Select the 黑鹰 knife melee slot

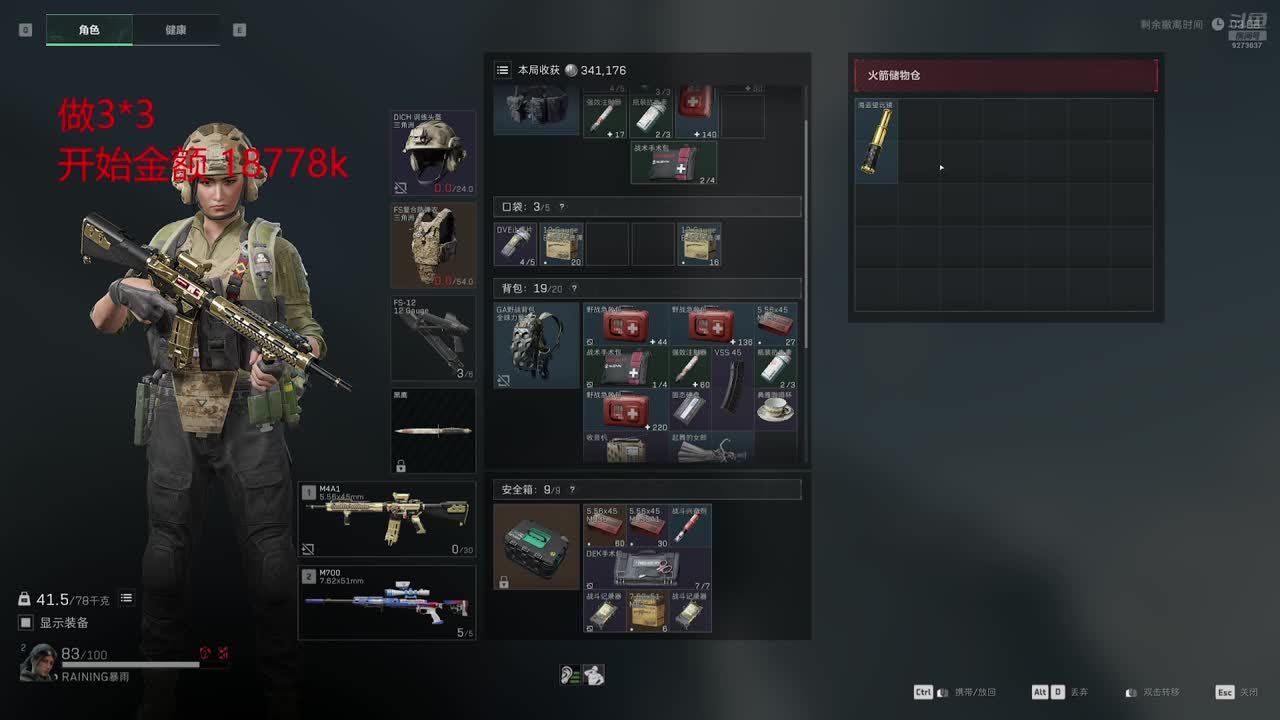pos(433,430)
